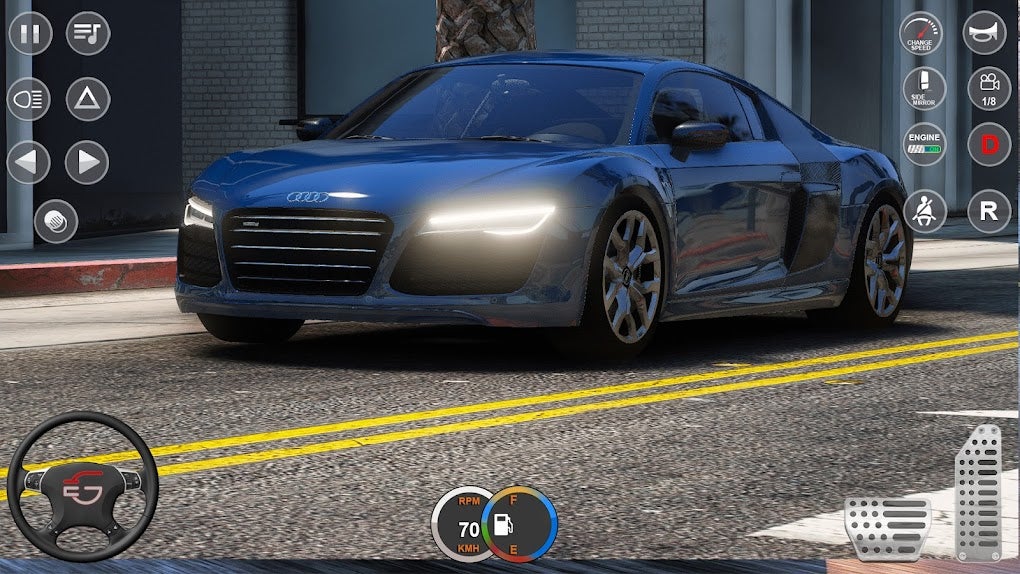The image size is (1020, 574).
Task: Toggle the Engine on/off switch
Action: 924,145
